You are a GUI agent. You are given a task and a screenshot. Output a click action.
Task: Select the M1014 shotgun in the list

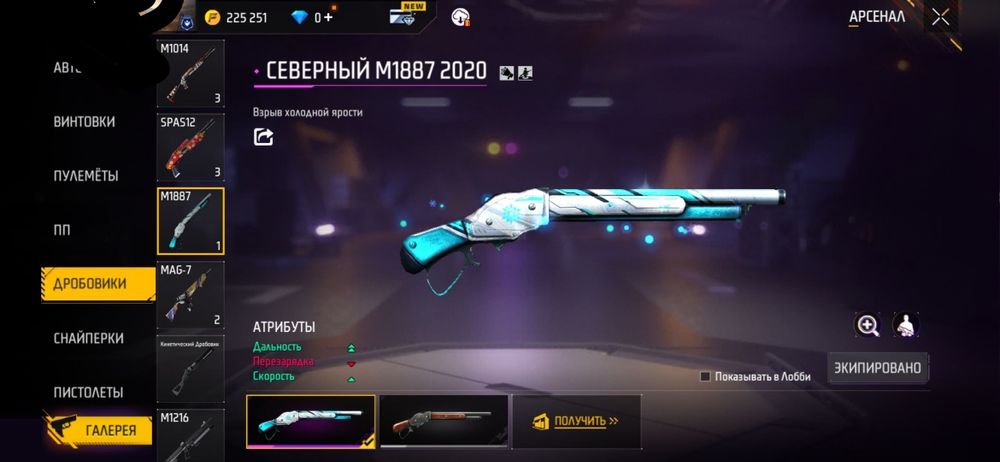(x=190, y=74)
